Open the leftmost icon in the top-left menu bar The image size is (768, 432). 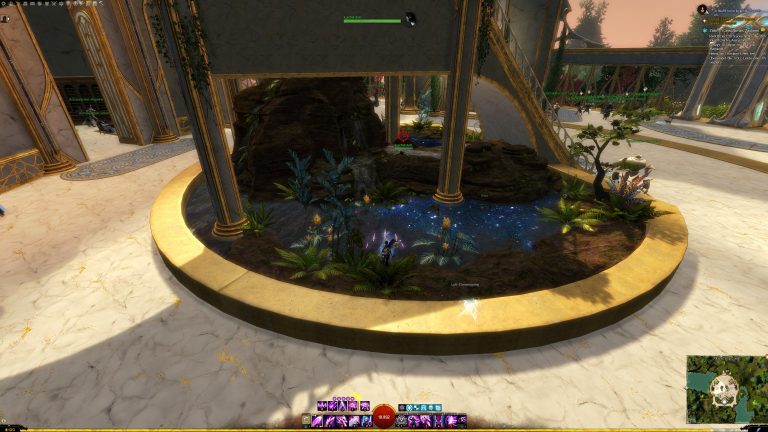pos(5,5)
